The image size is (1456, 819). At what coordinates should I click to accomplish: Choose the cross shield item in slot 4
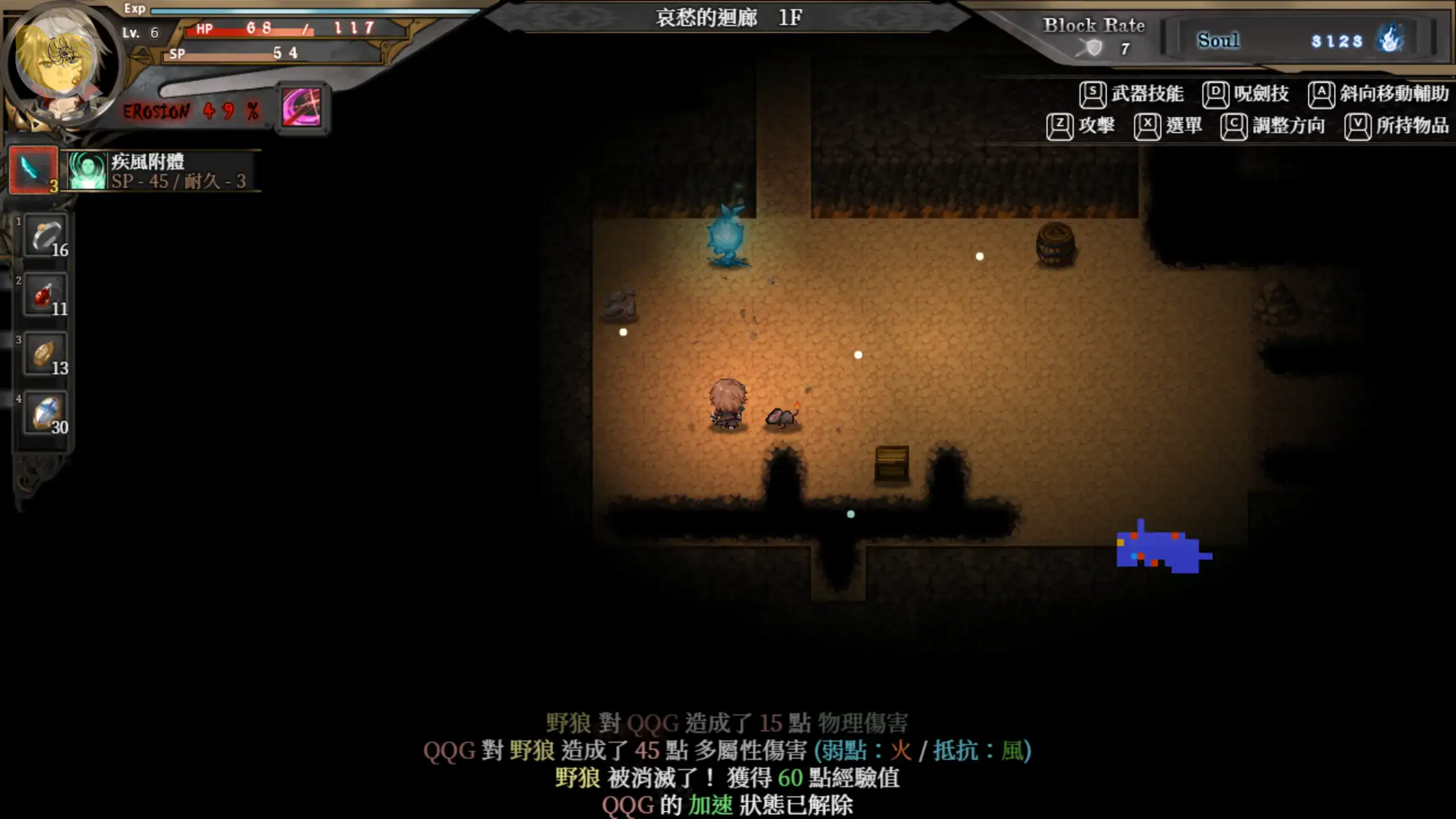pos(45,413)
